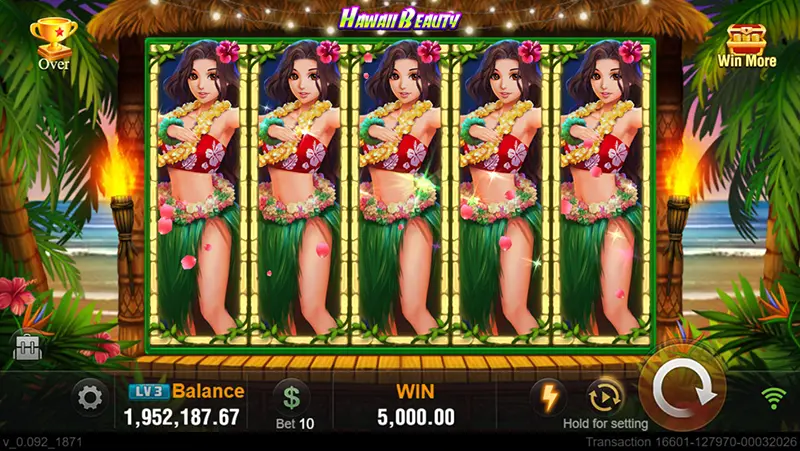Open the settings gear menu

(x=90, y=399)
